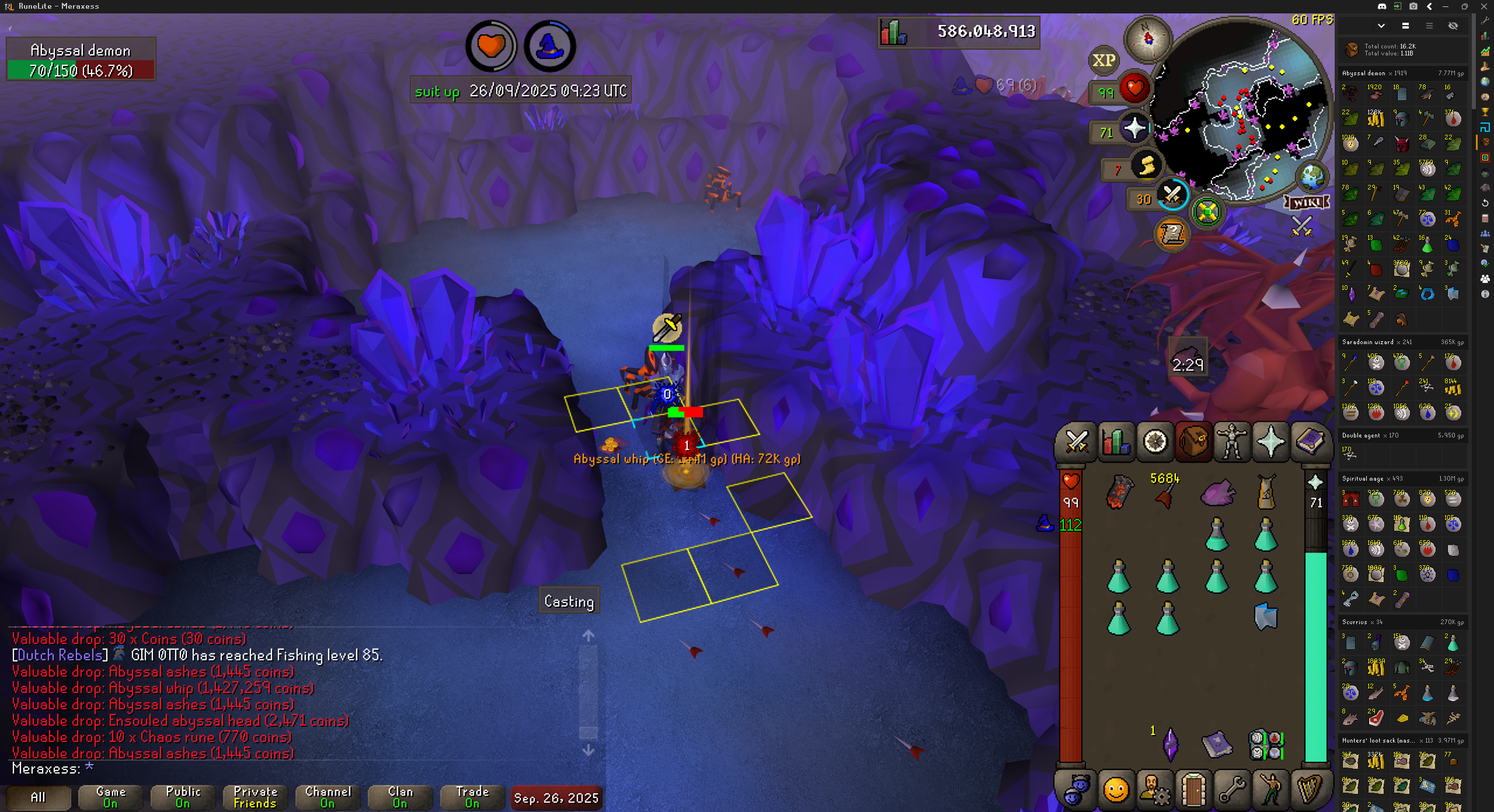
Task: Open the Music player harp tab
Action: 1309,790
